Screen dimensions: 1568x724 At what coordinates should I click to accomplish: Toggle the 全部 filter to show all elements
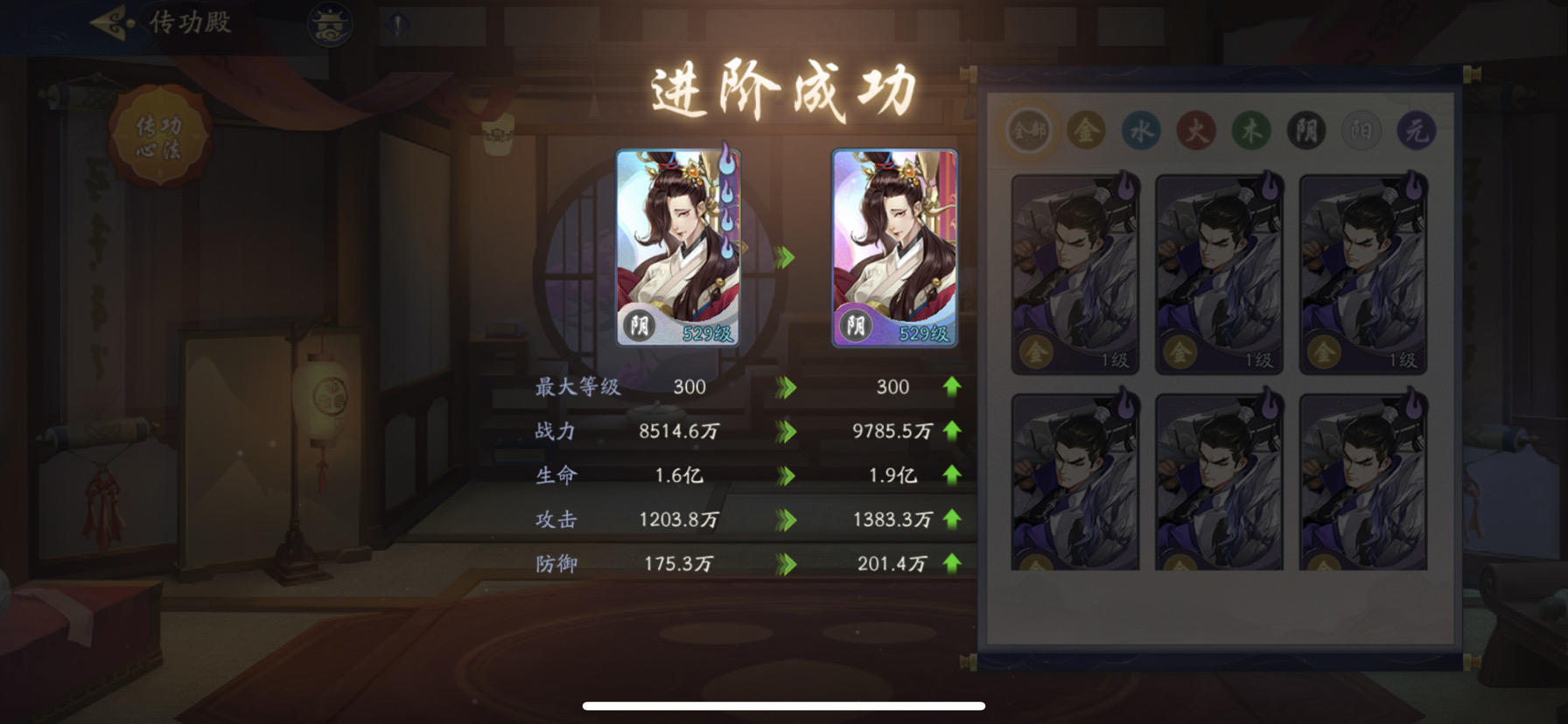click(1030, 129)
